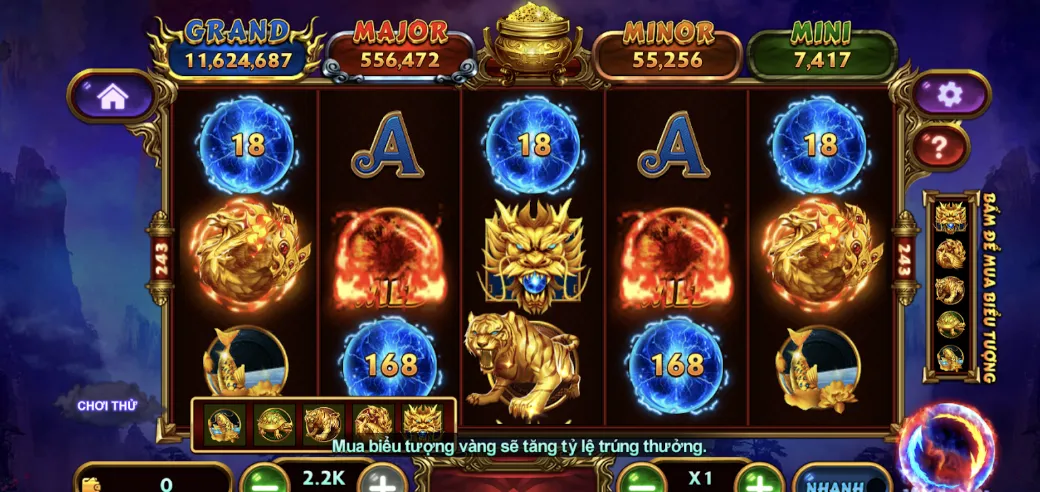Buy the golden phoenix in the vertical symbol panel
The image size is (1040, 492).
(950, 254)
